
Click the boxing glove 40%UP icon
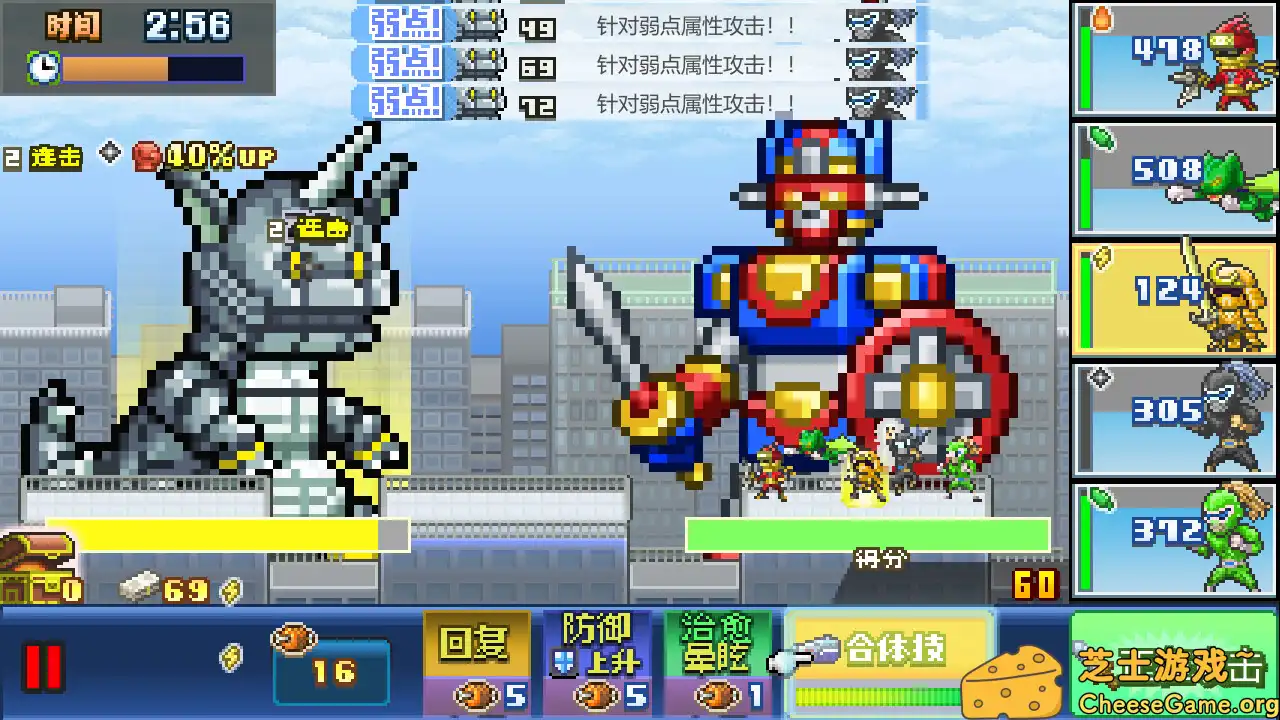tap(146, 153)
